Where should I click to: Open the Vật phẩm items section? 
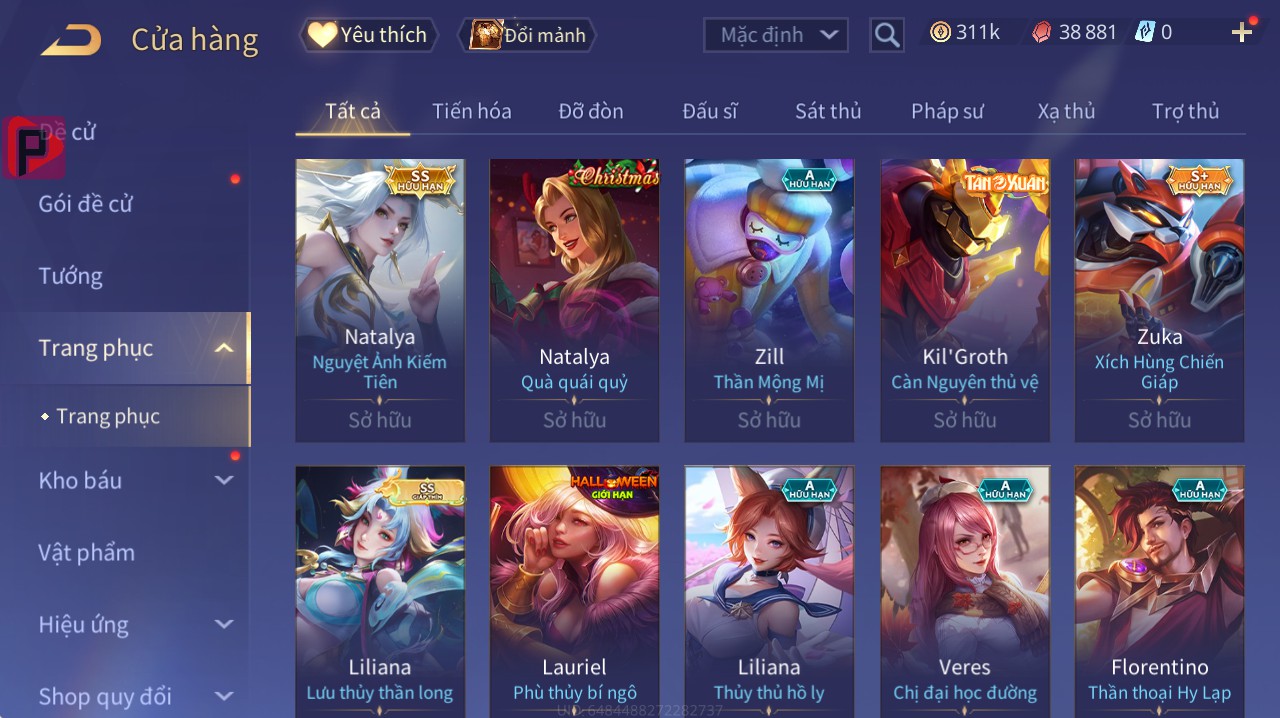click(x=86, y=552)
